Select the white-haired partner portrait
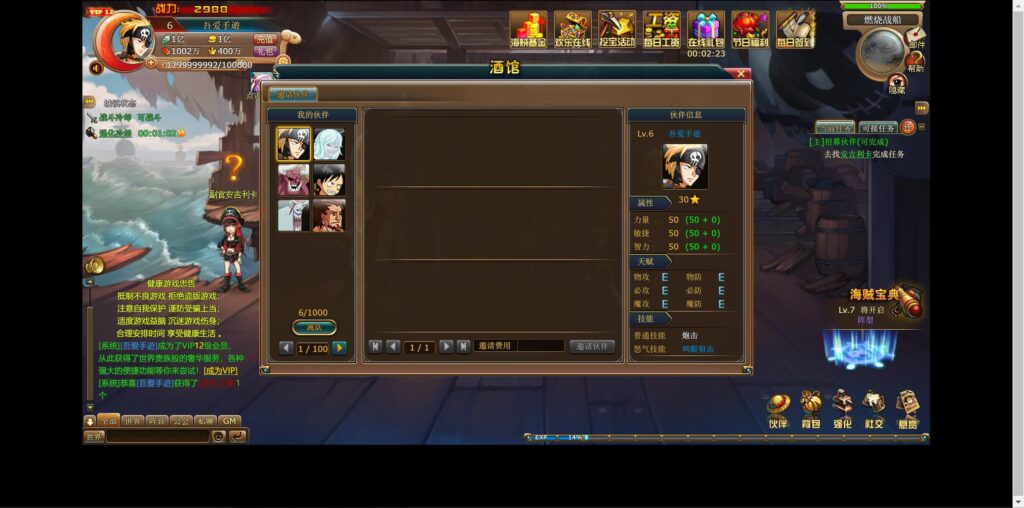 pos(328,144)
